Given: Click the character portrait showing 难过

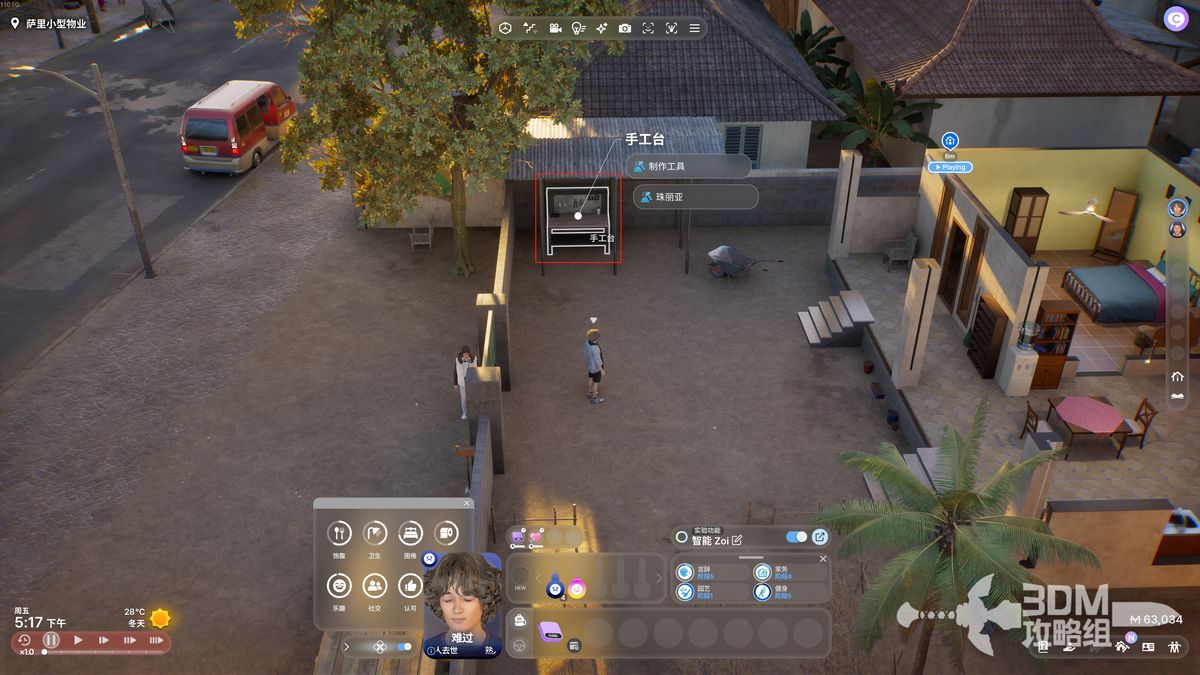Looking at the screenshot, I should [x=462, y=598].
